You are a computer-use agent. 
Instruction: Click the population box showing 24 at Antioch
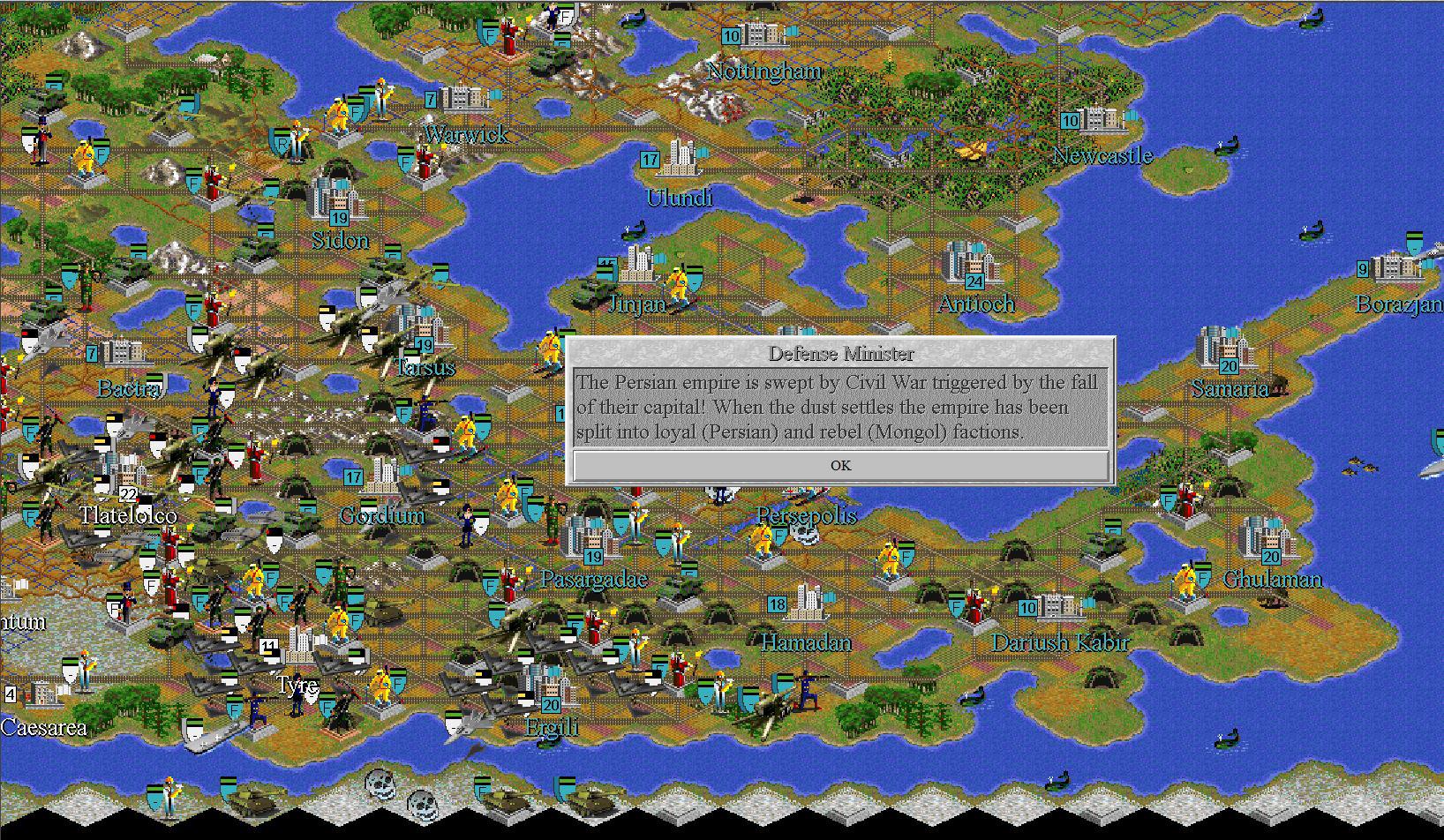(x=974, y=282)
